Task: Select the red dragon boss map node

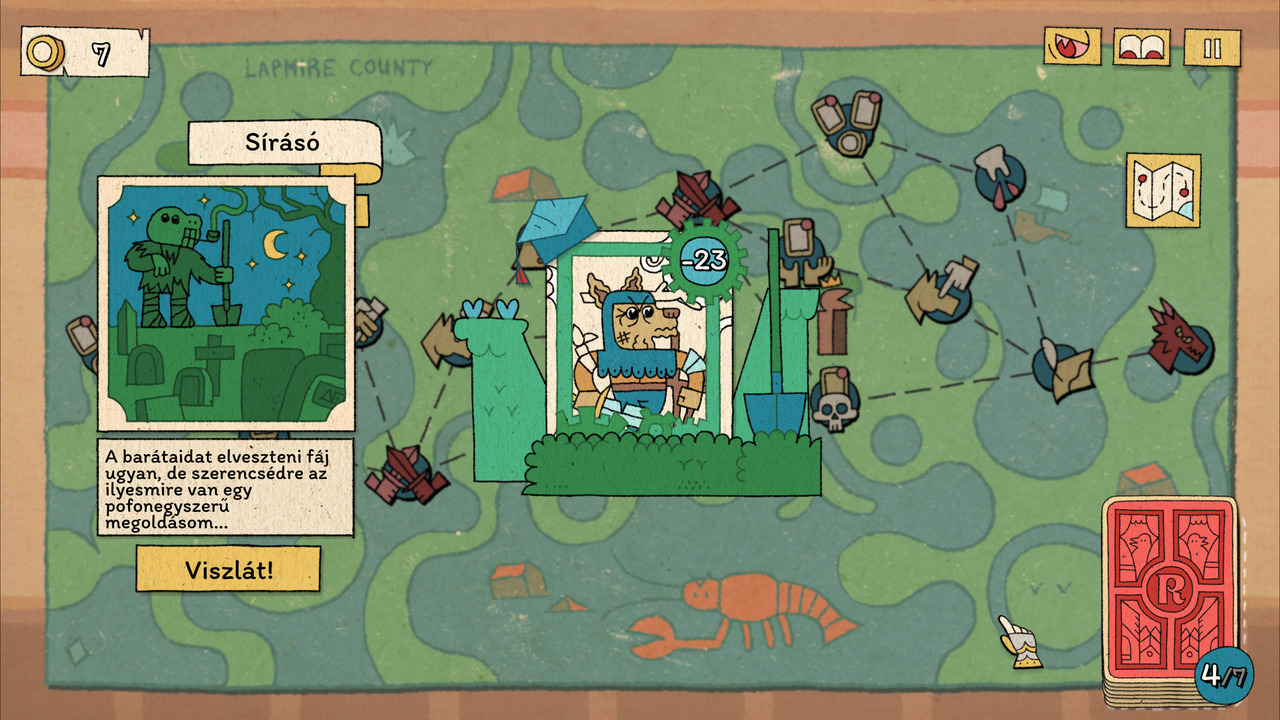Action: pos(1181,336)
